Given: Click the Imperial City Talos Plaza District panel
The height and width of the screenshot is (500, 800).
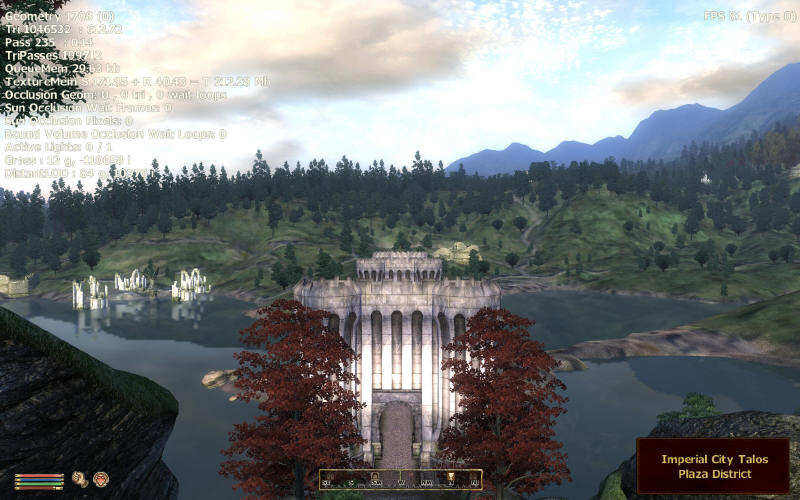Looking at the screenshot, I should click(x=714, y=466).
